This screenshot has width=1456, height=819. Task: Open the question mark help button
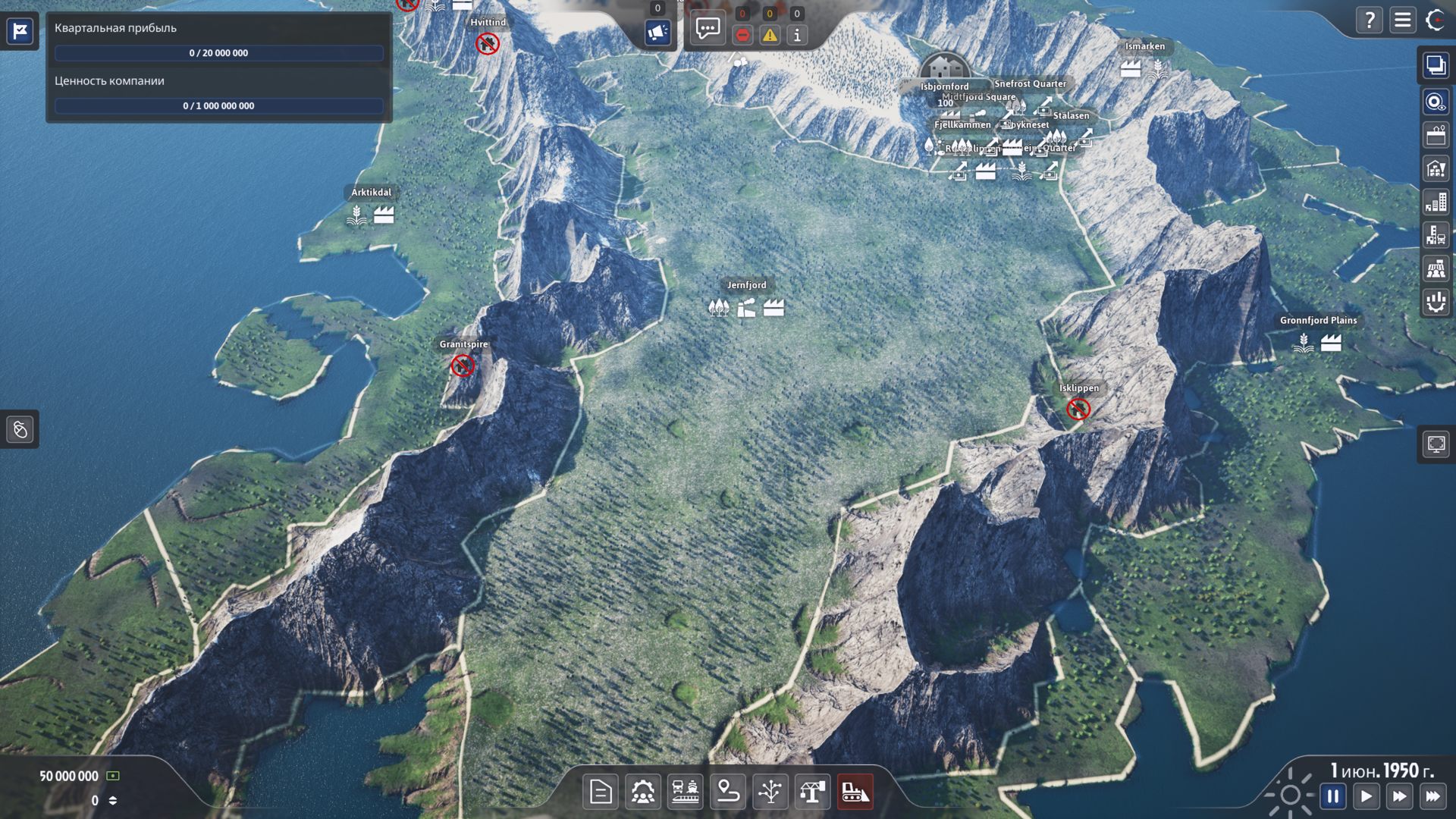click(x=1369, y=20)
